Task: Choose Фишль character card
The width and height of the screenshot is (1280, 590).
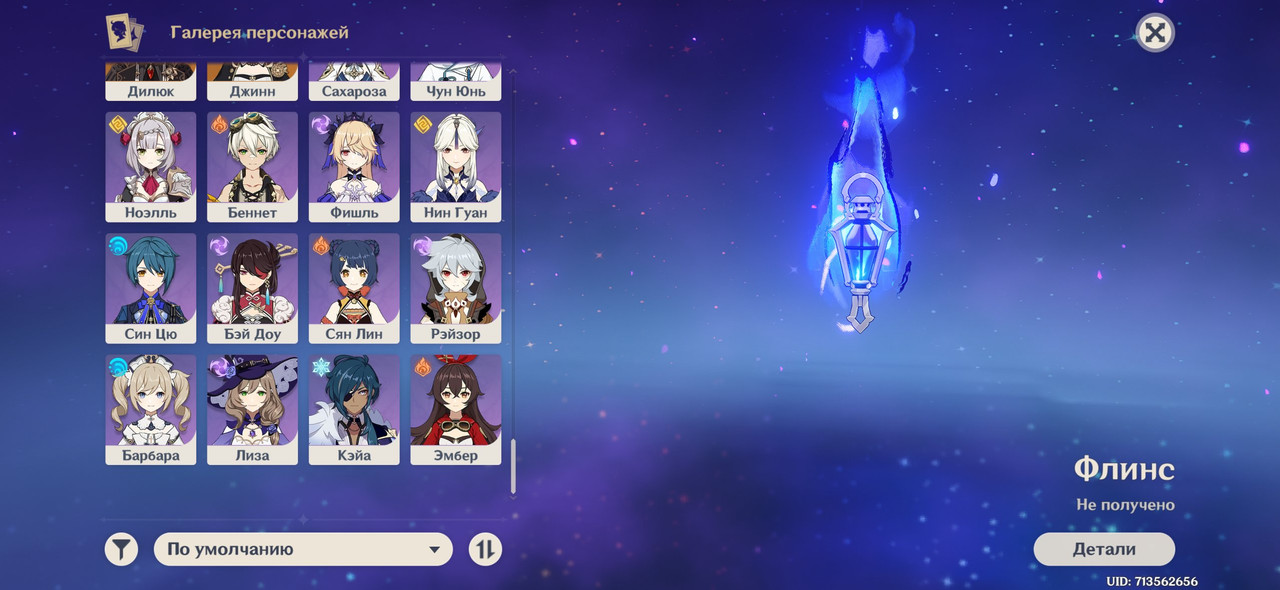Action: click(354, 166)
